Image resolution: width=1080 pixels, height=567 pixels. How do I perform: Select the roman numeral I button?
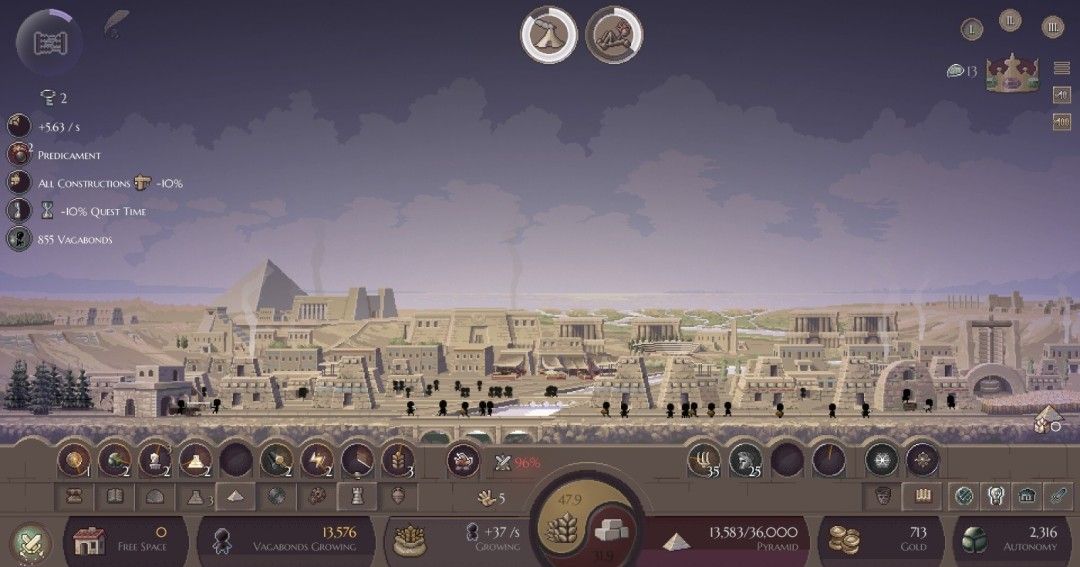pyautogui.click(x=972, y=29)
